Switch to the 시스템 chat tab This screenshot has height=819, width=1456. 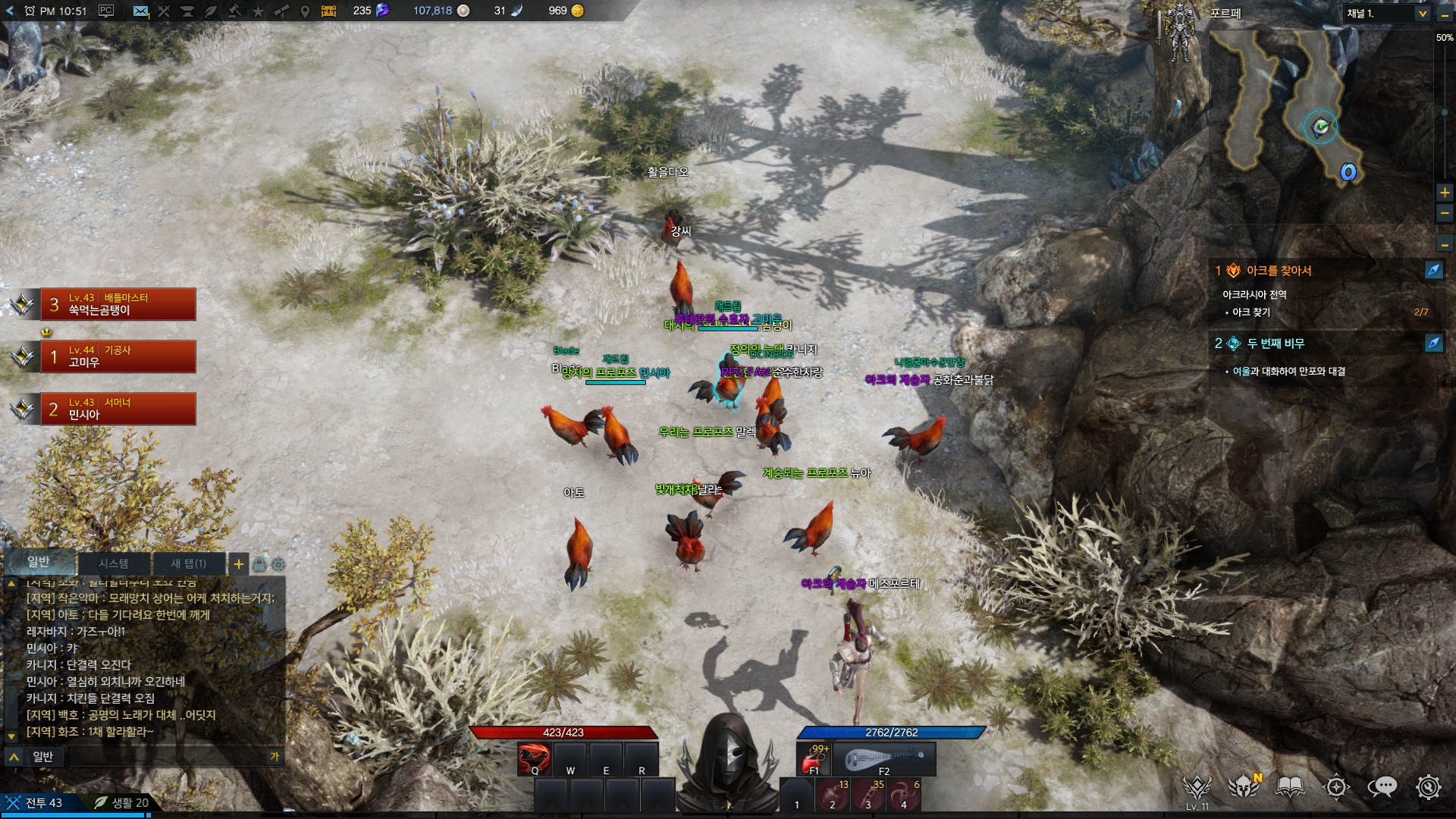click(x=114, y=563)
